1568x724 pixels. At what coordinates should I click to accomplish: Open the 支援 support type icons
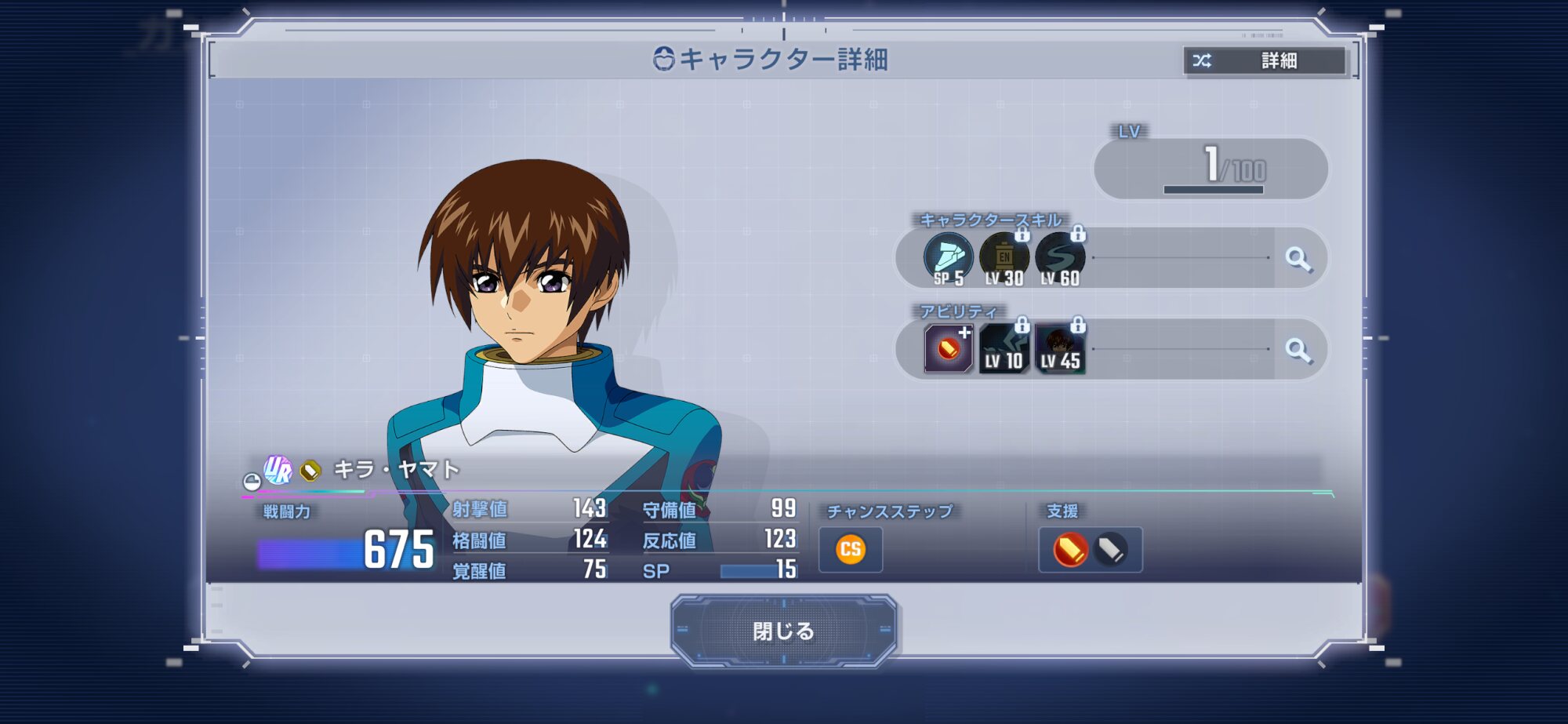pyautogui.click(x=1090, y=549)
